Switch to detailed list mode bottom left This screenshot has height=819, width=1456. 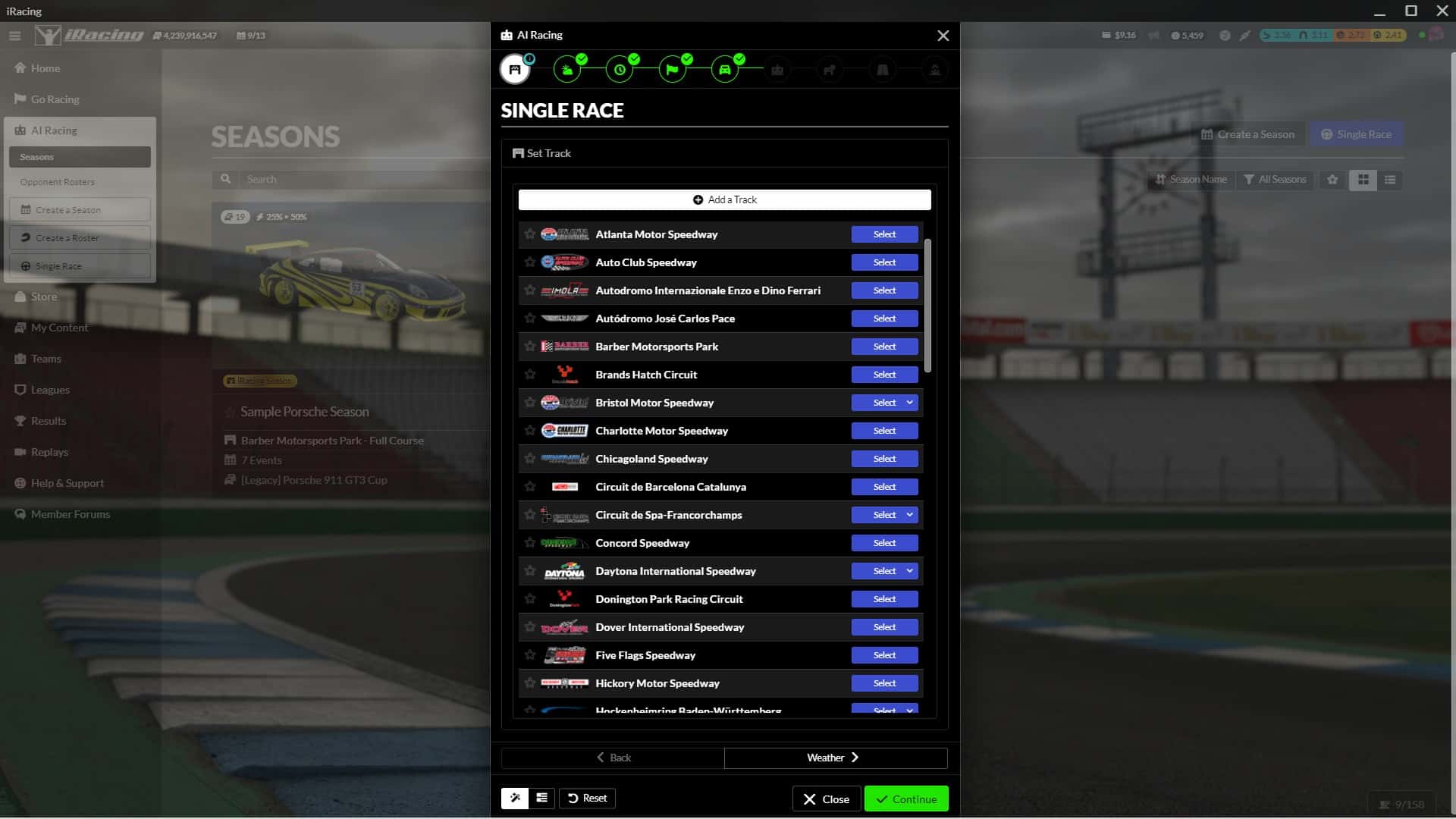coord(541,798)
